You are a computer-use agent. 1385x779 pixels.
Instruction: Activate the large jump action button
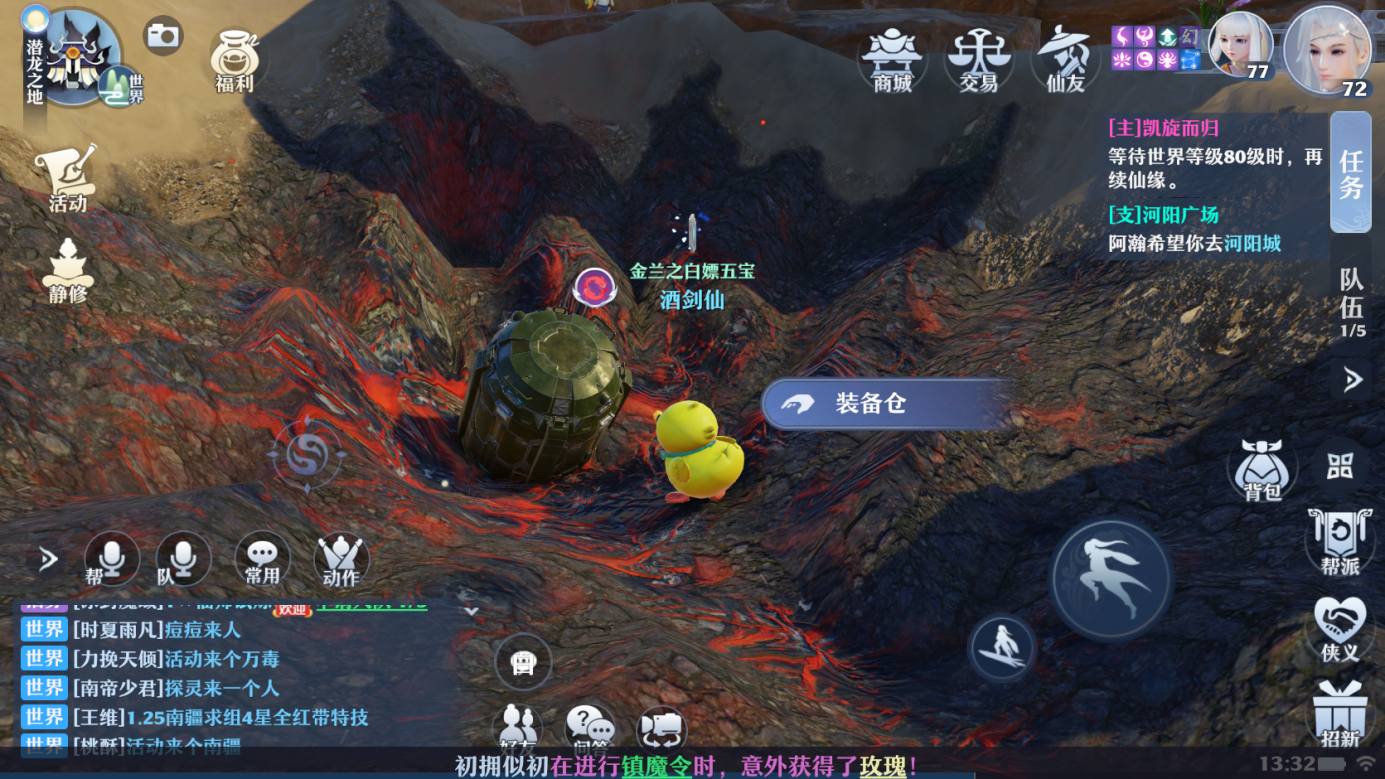click(x=1111, y=579)
